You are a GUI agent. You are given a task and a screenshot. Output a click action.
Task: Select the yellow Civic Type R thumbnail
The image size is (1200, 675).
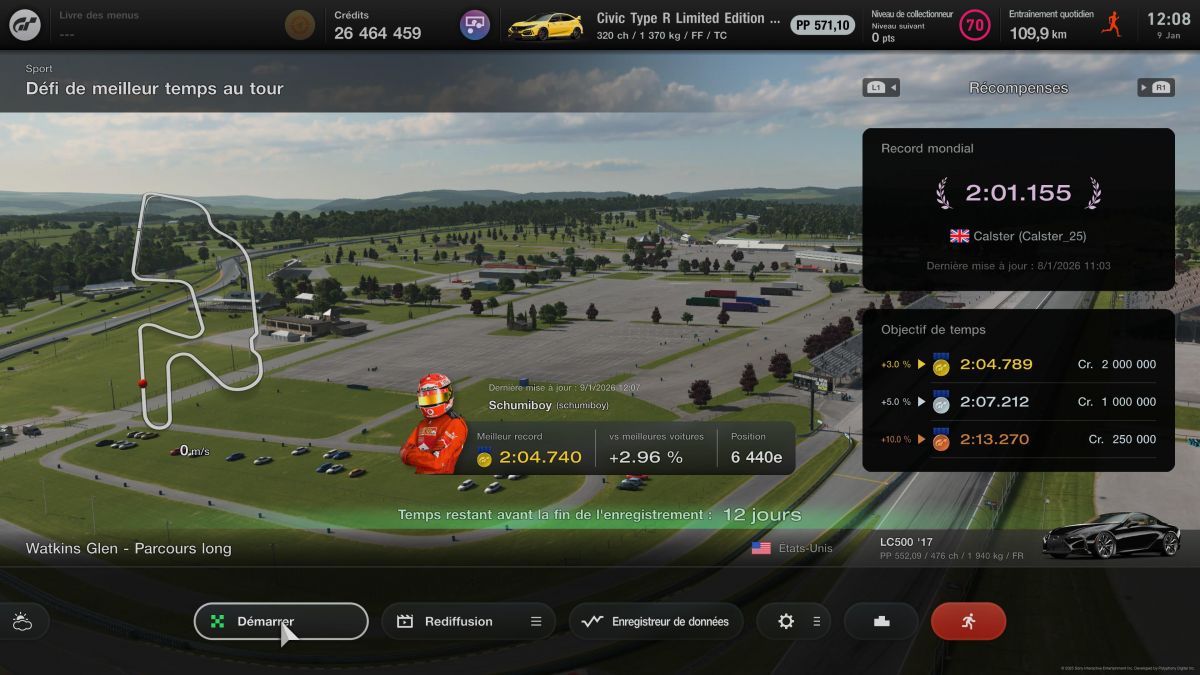(x=545, y=25)
